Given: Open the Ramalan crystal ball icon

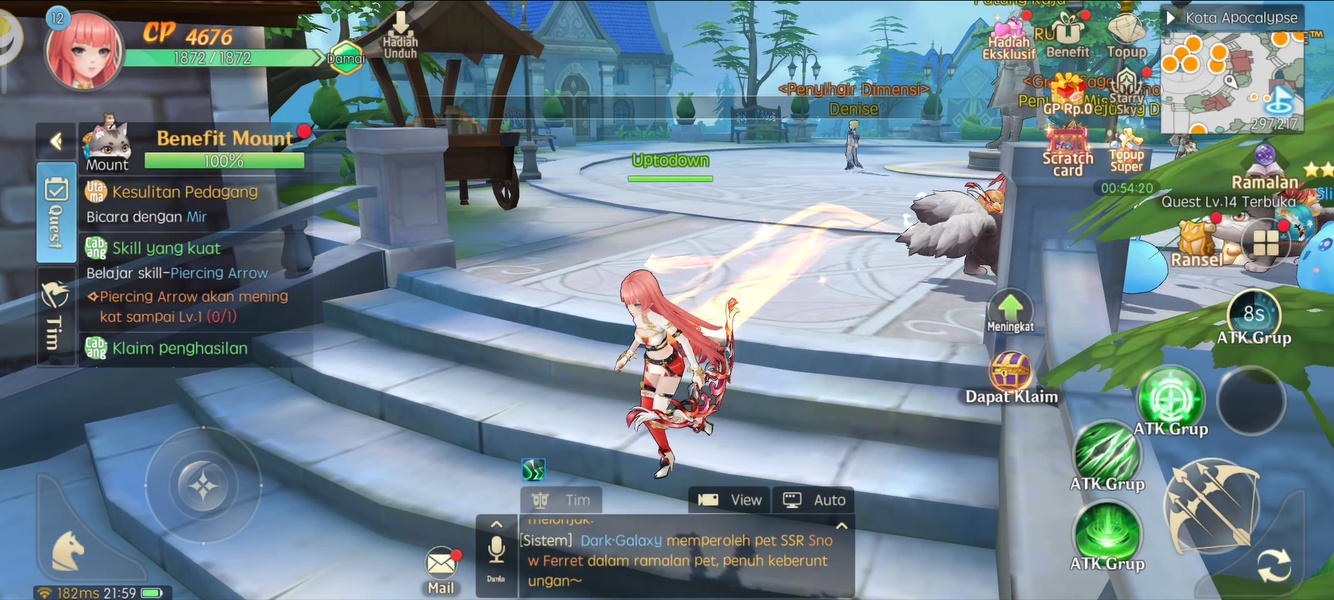Looking at the screenshot, I should tap(1265, 162).
